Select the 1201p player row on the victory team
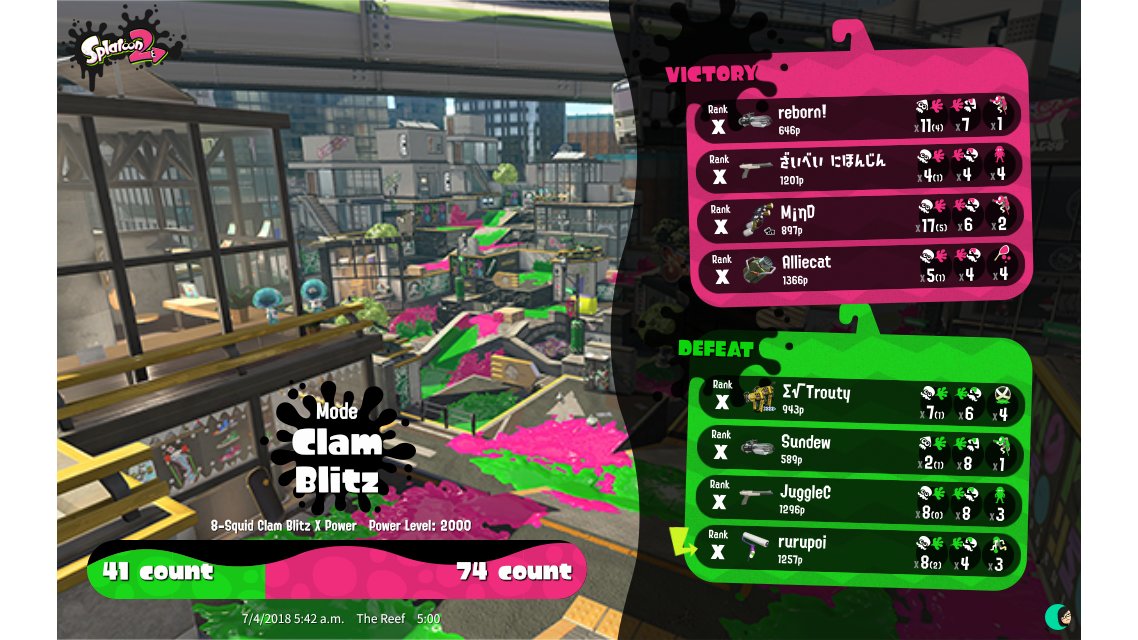1138x640 pixels. point(858,167)
